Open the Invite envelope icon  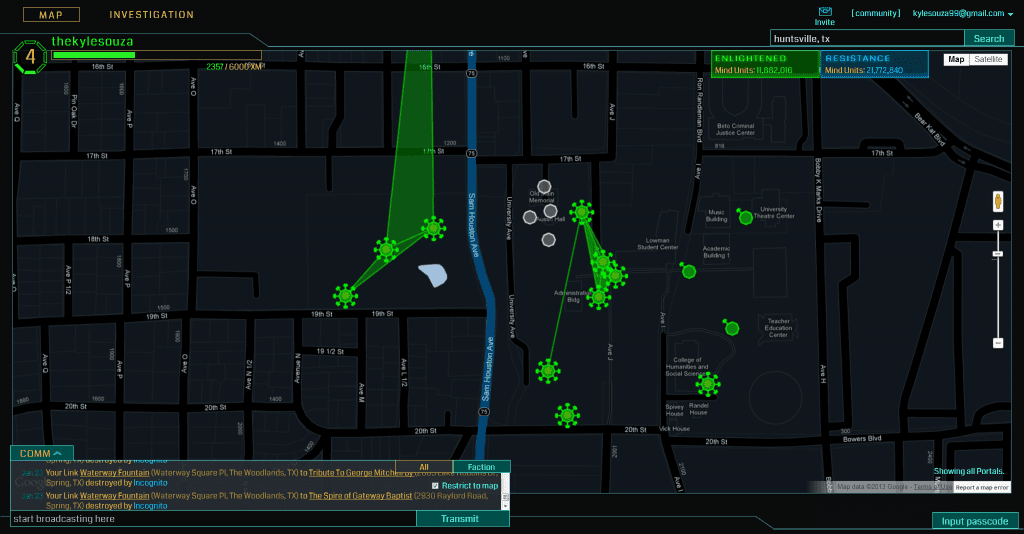(824, 12)
